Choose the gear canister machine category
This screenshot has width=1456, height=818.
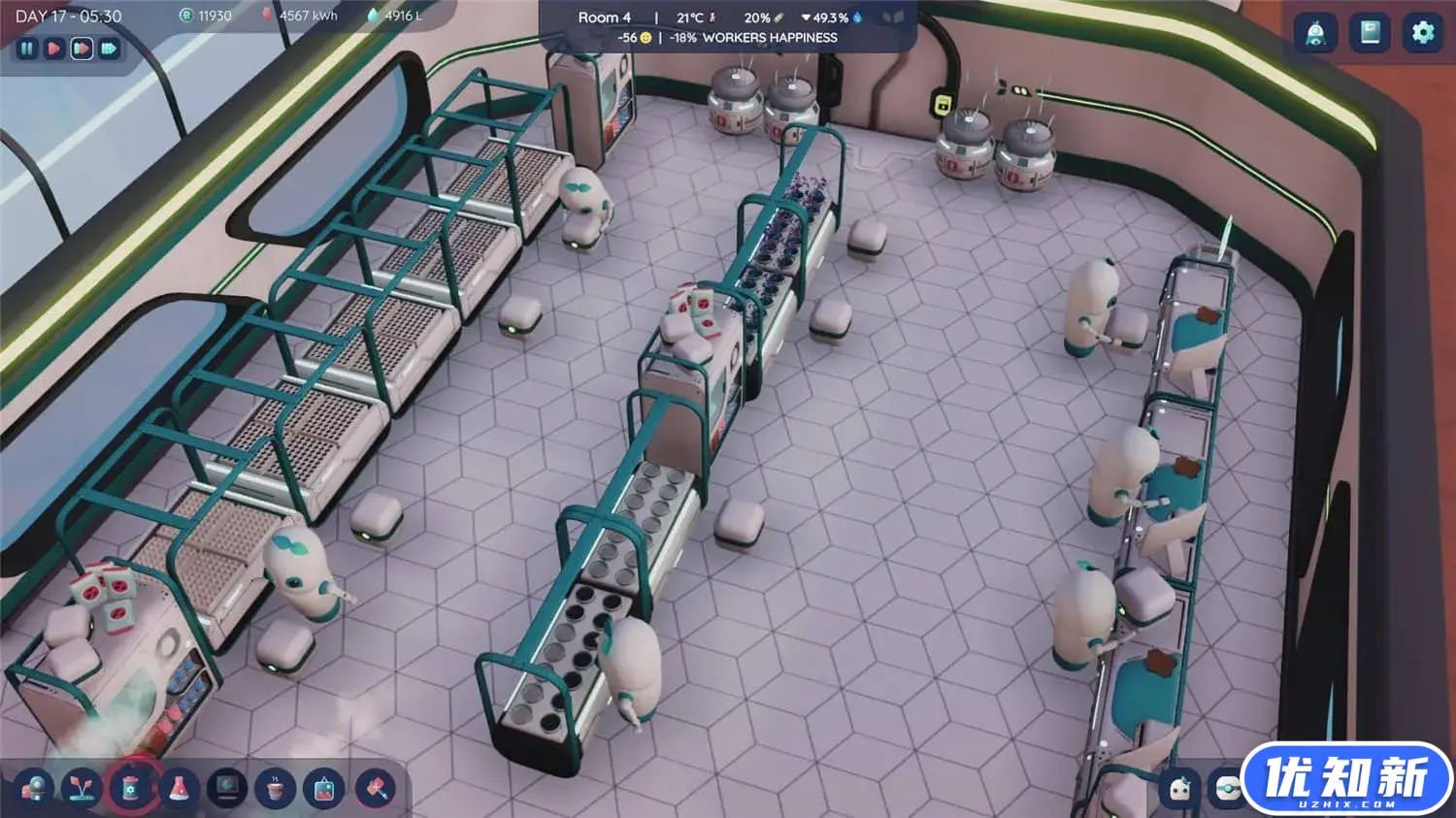tap(131, 788)
